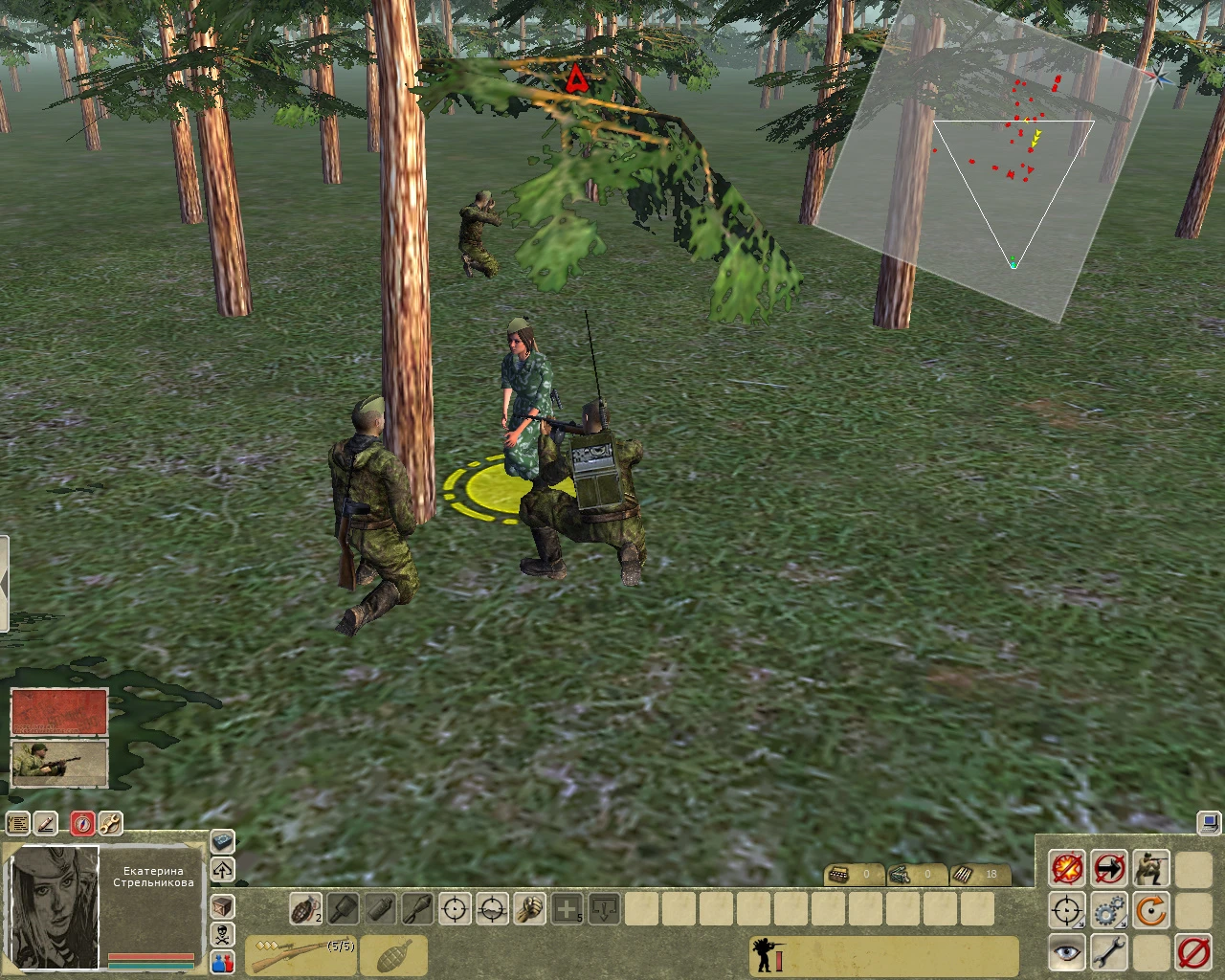Select the grenade inventory slot showing 2
Viewport: 1225px width, 980px height.
click(304, 909)
